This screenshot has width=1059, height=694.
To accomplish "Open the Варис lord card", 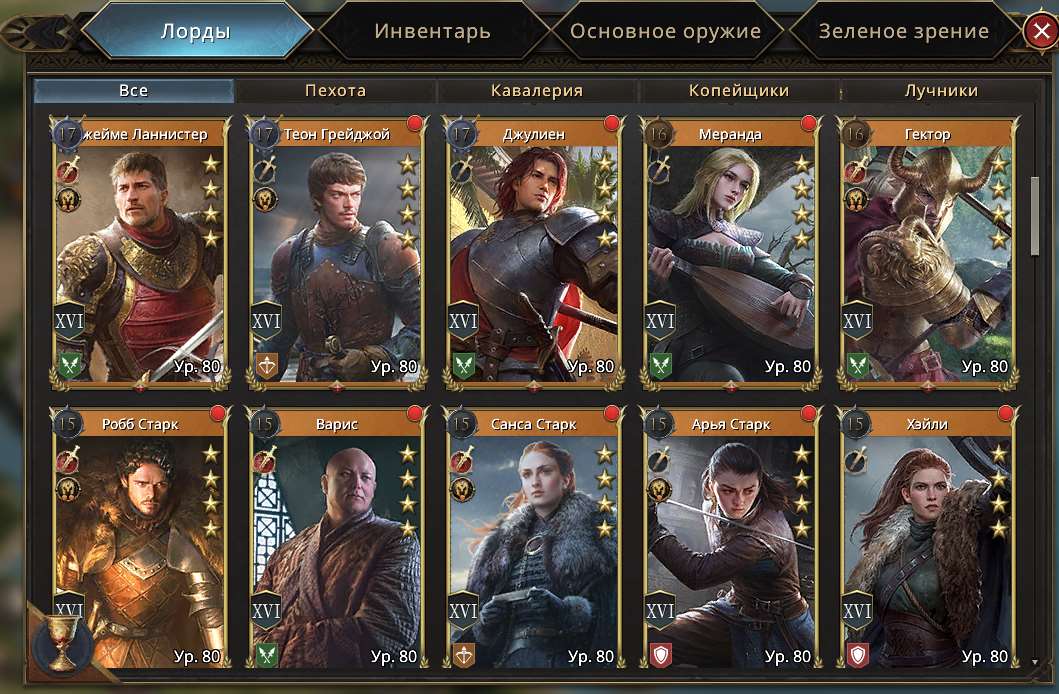I will click(337, 540).
